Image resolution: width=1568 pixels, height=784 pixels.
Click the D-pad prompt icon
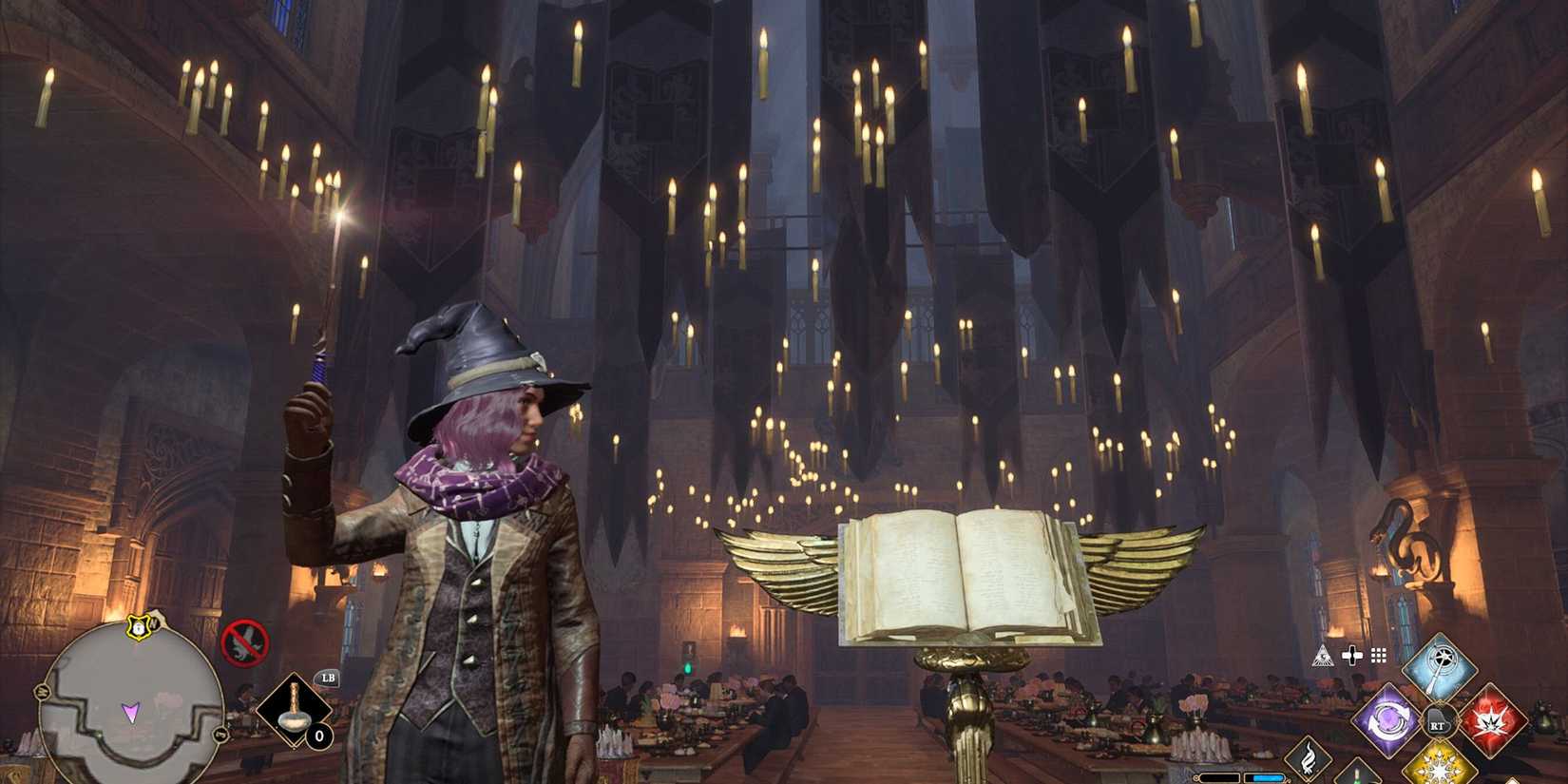tap(1352, 656)
